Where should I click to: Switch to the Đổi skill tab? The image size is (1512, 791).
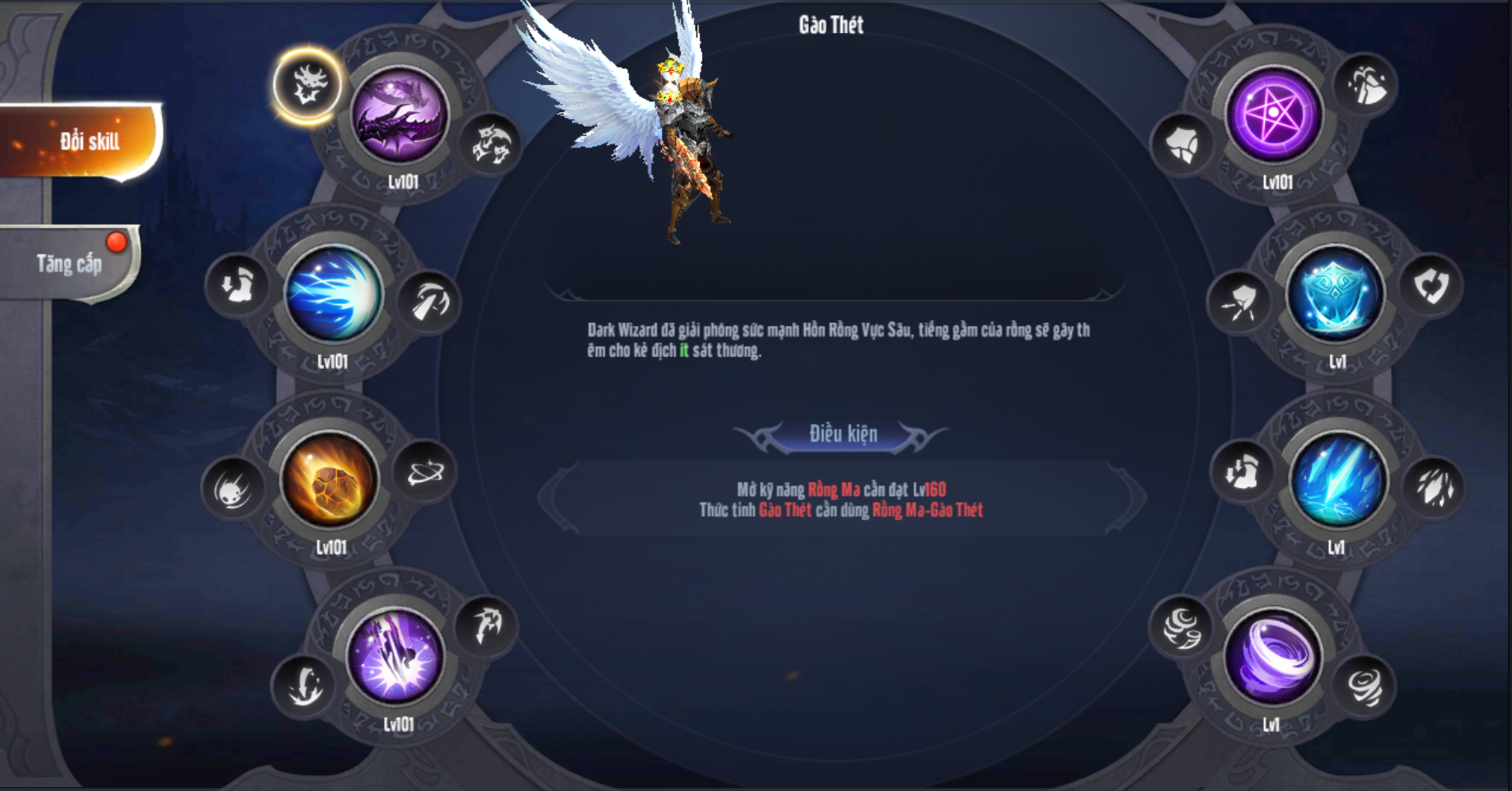click(84, 141)
